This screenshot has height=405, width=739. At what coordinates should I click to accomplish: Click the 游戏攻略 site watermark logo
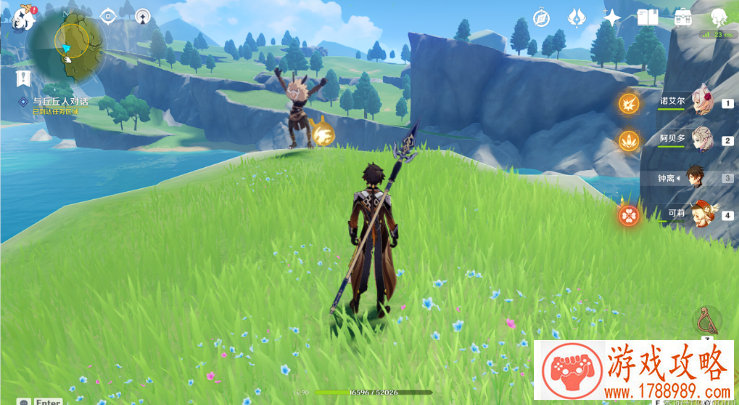point(634,372)
